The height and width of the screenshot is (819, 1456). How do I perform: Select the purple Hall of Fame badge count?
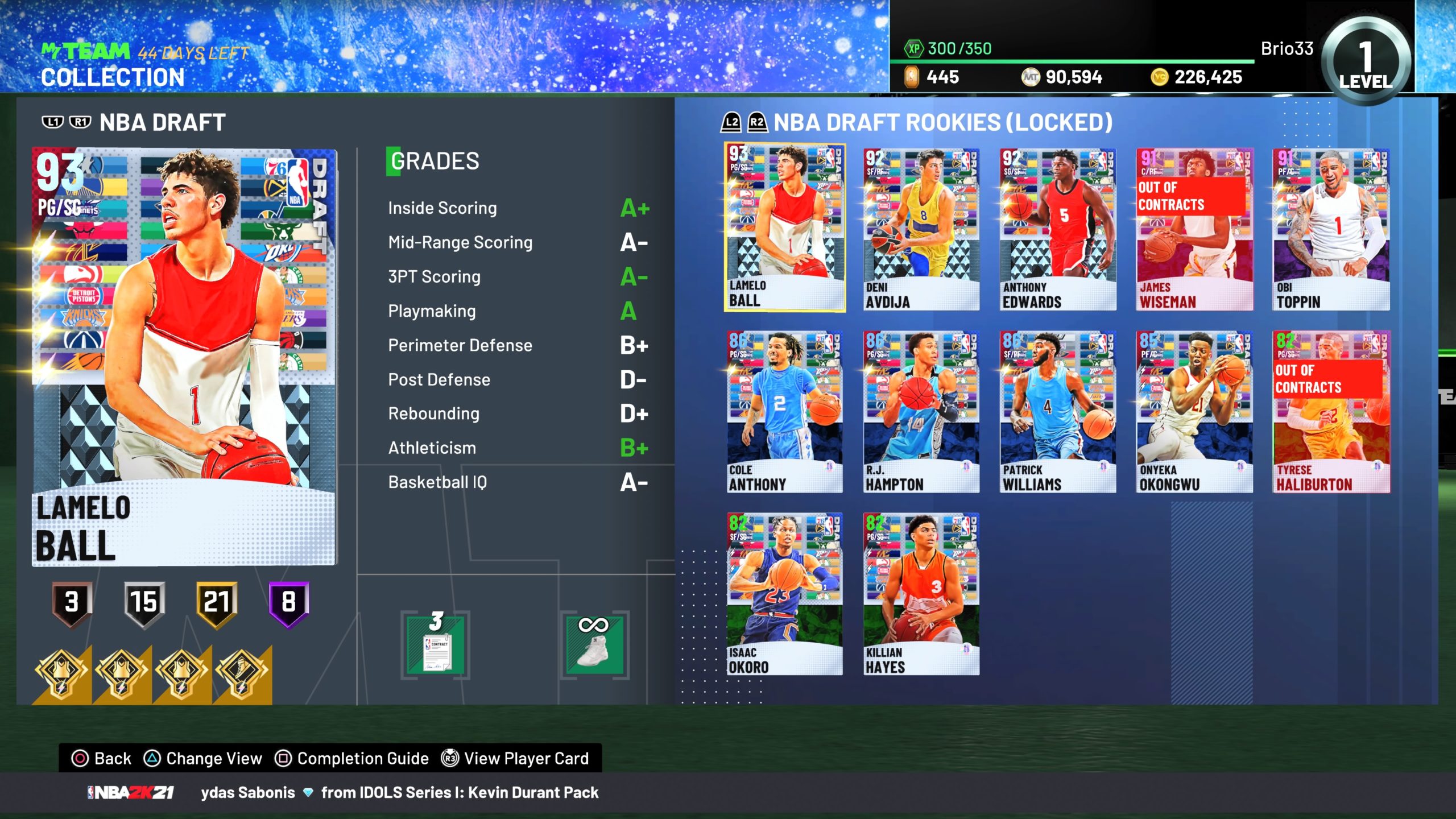click(x=289, y=603)
